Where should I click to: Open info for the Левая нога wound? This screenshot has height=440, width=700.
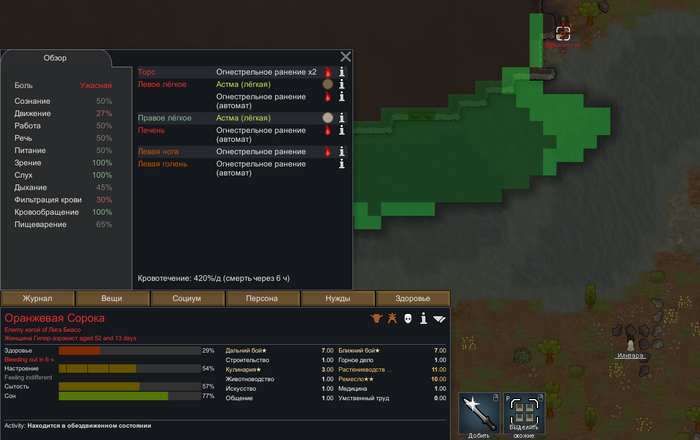click(x=341, y=152)
